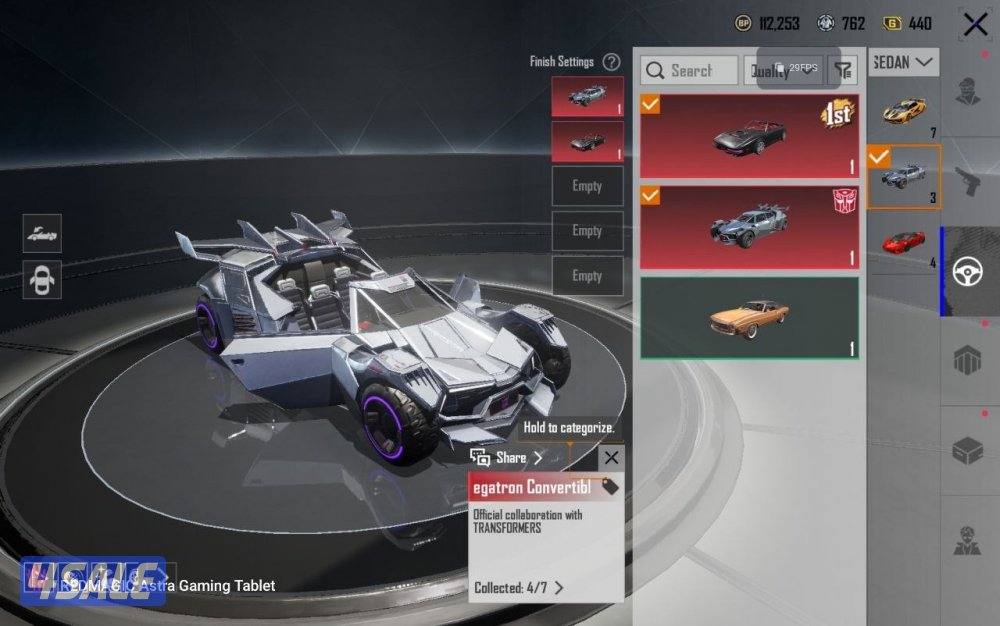Choose the Transformers silver car skin
Image resolution: width=1000 pixels, height=626 pixels.
749,226
